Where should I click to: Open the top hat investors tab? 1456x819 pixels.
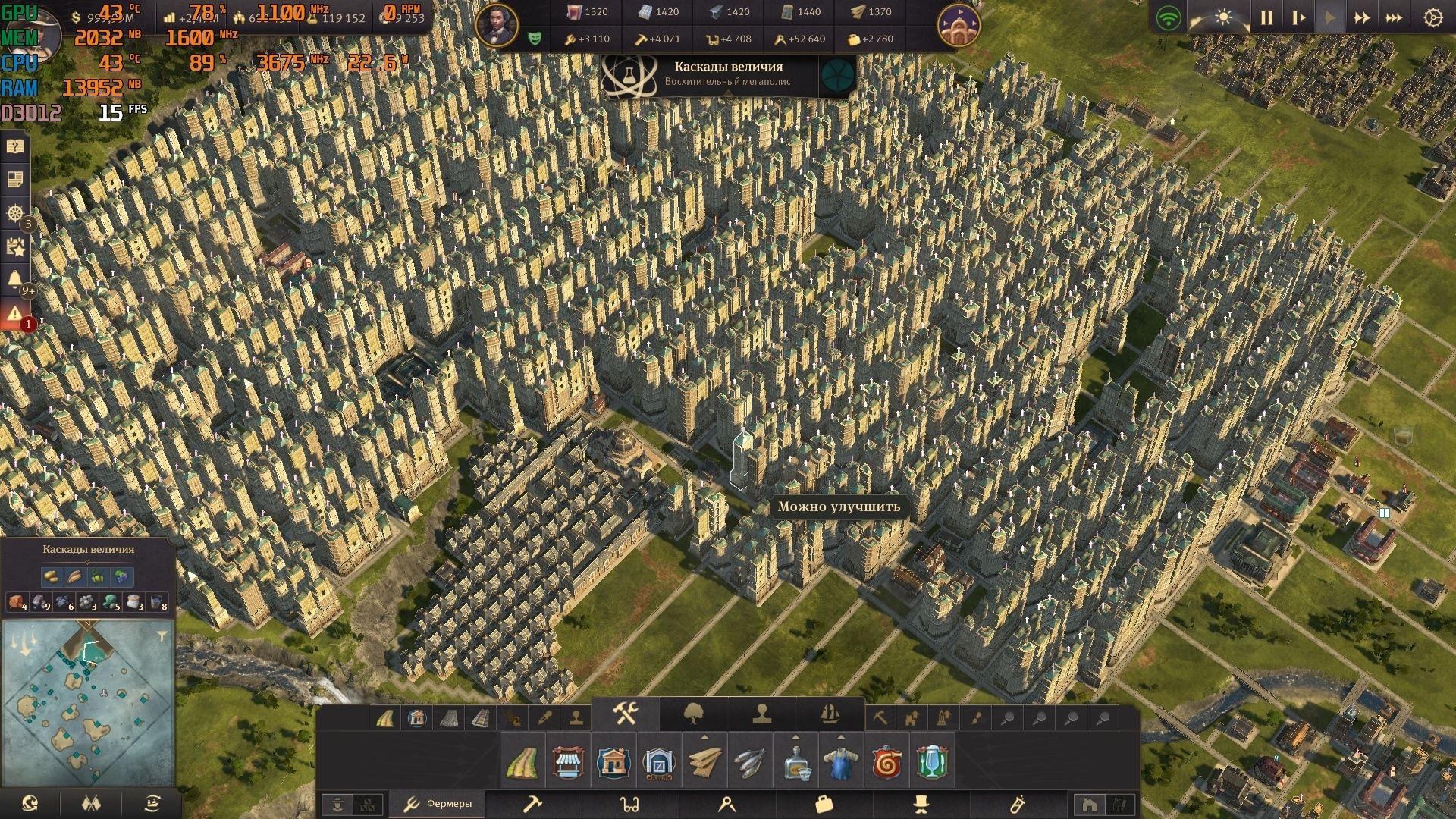click(x=921, y=804)
